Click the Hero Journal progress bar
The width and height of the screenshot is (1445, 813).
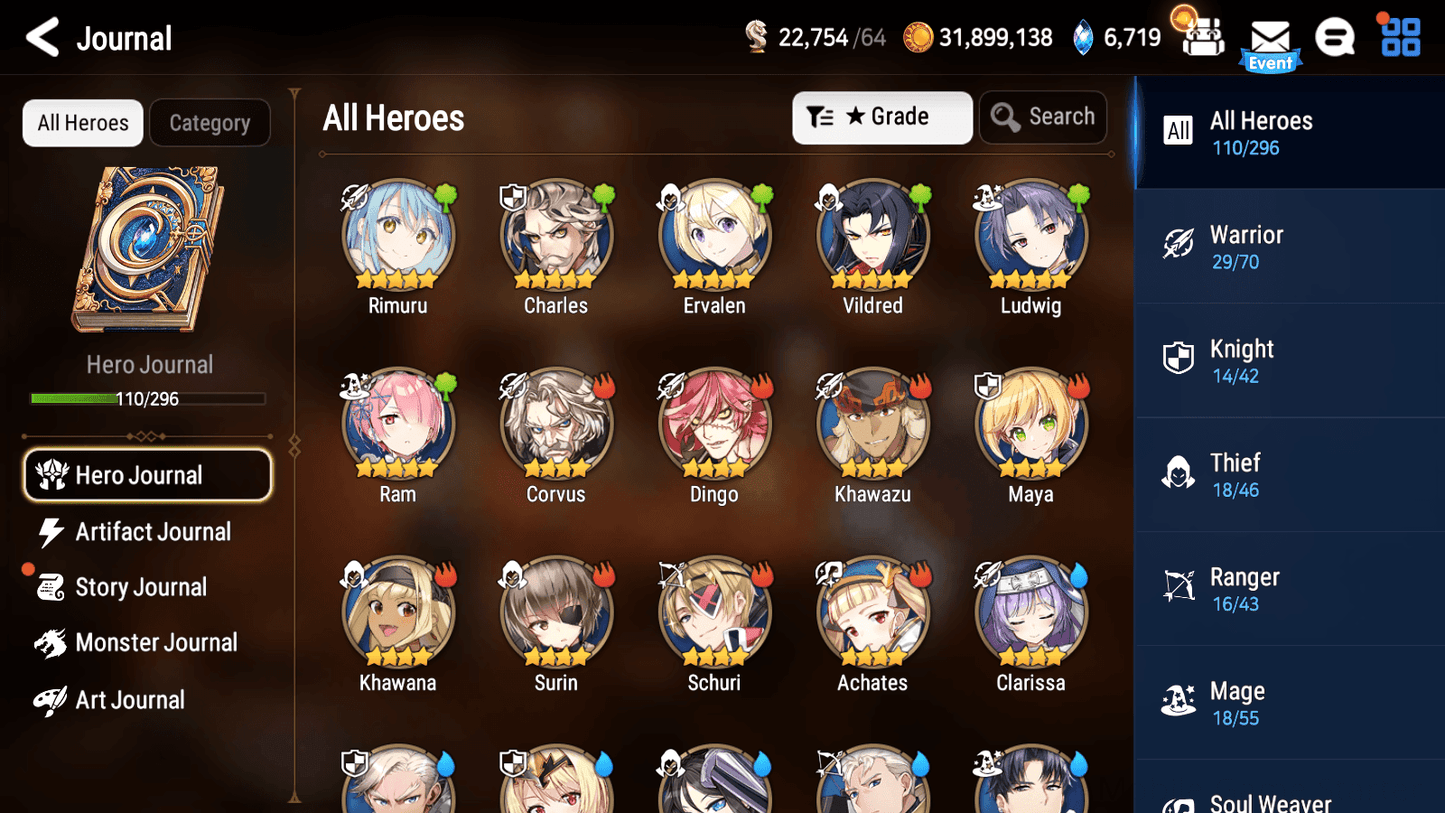tap(148, 398)
